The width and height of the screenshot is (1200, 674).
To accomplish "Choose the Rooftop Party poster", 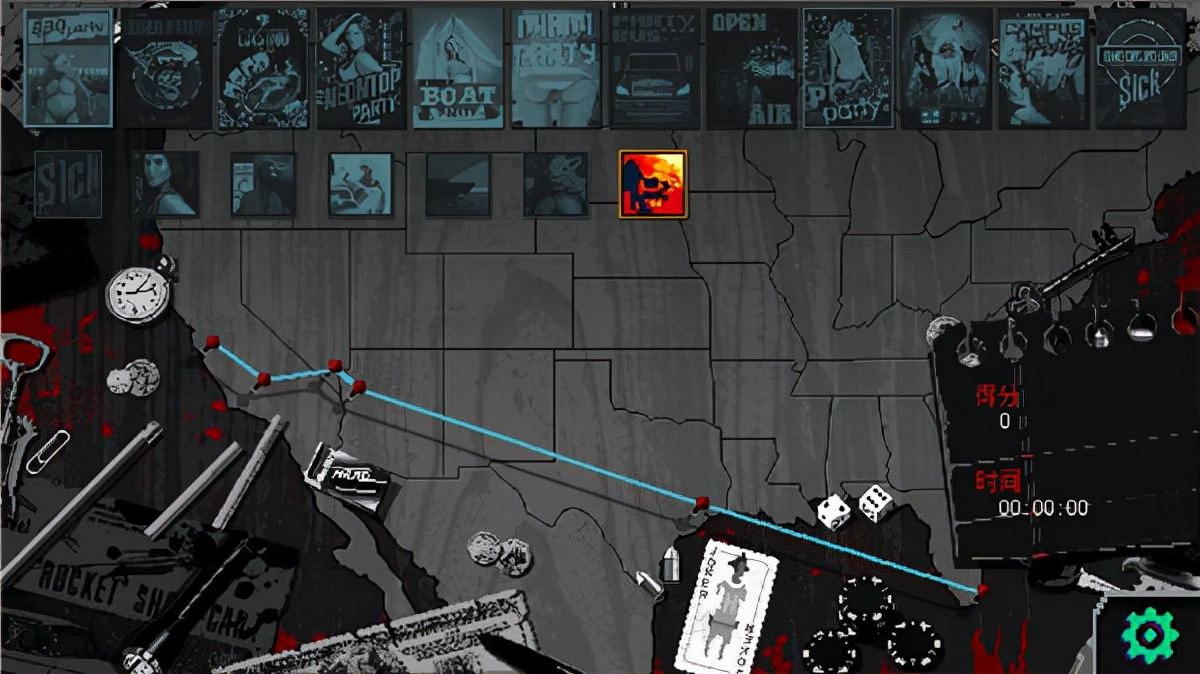I will point(360,68).
